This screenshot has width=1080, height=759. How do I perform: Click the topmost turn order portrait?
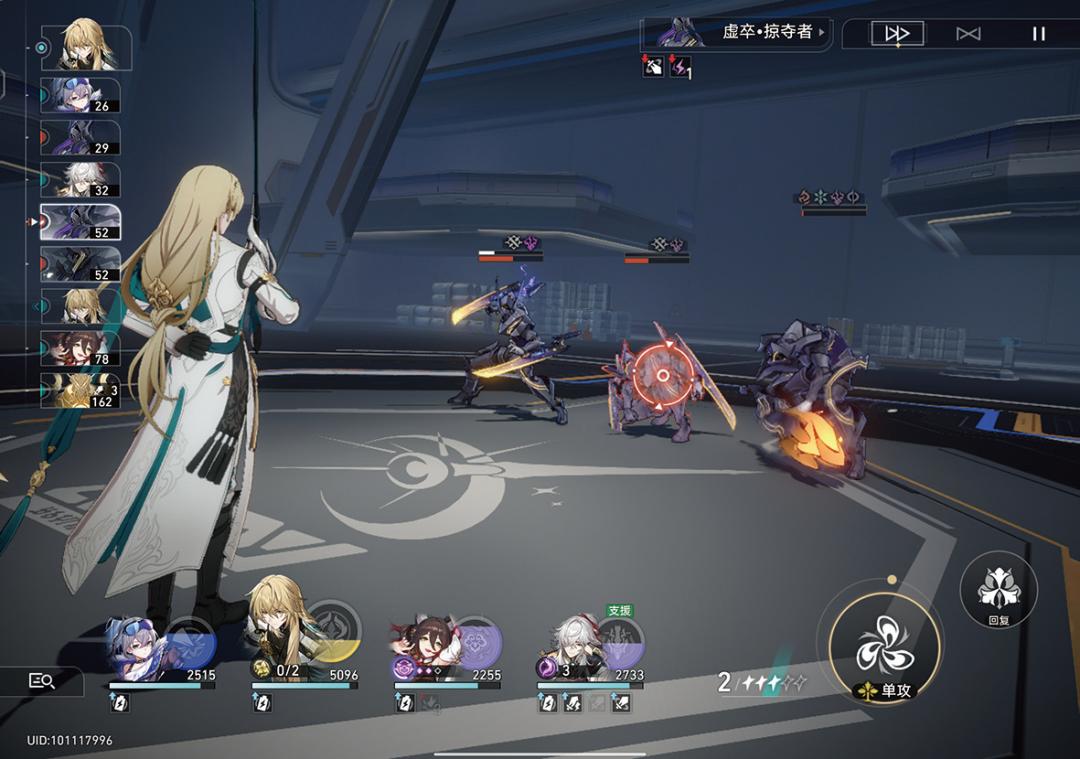86,46
